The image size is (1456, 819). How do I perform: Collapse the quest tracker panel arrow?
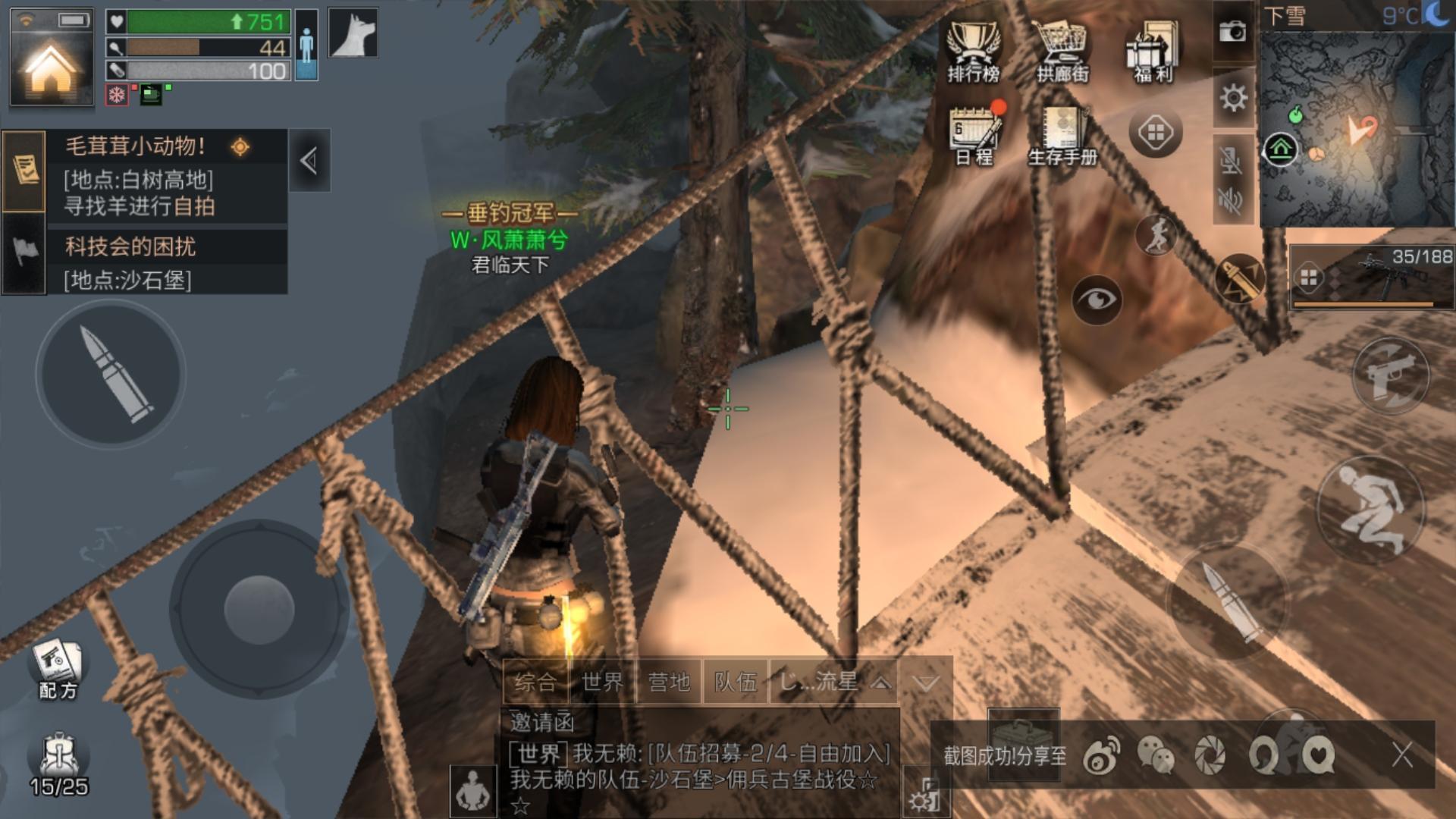coord(309,161)
